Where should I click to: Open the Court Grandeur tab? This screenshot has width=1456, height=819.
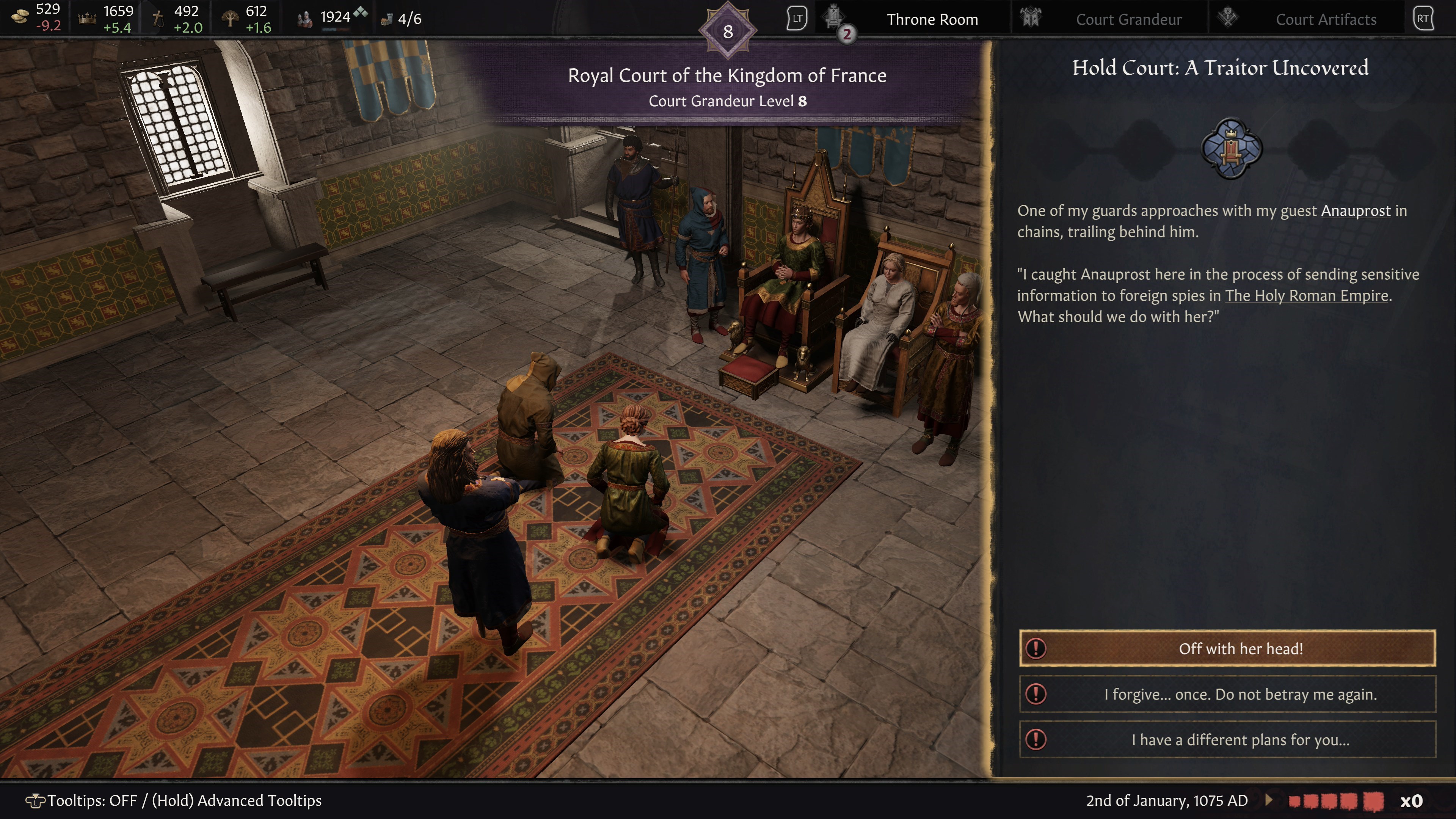point(1128,19)
